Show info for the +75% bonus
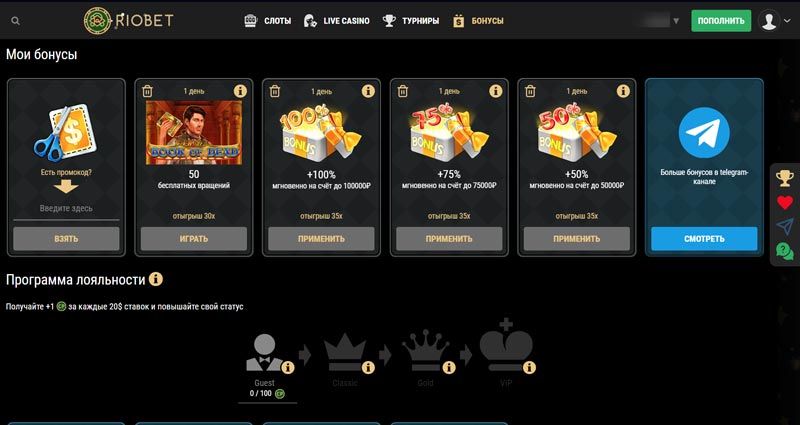 495,91
